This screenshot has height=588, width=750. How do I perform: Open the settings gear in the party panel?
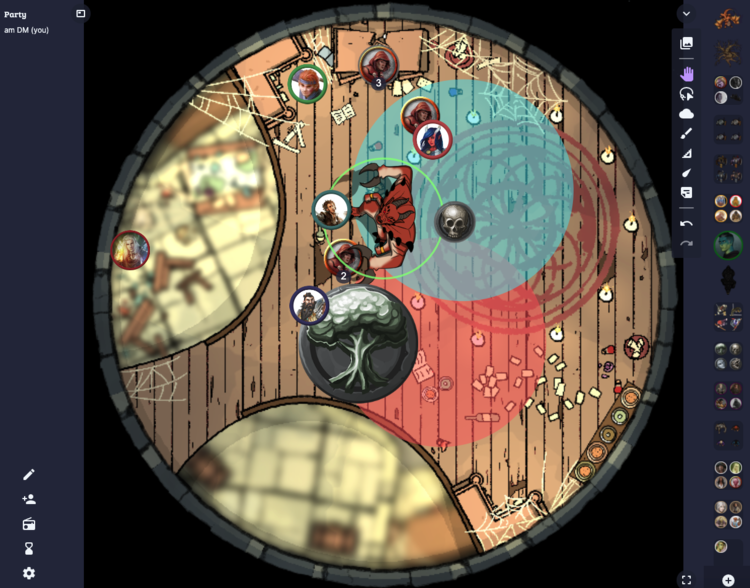tap(29, 573)
